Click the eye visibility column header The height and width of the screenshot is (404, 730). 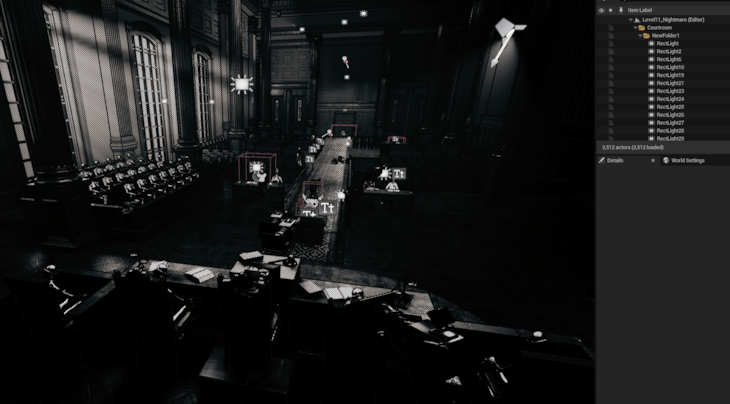(x=601, y=10)
